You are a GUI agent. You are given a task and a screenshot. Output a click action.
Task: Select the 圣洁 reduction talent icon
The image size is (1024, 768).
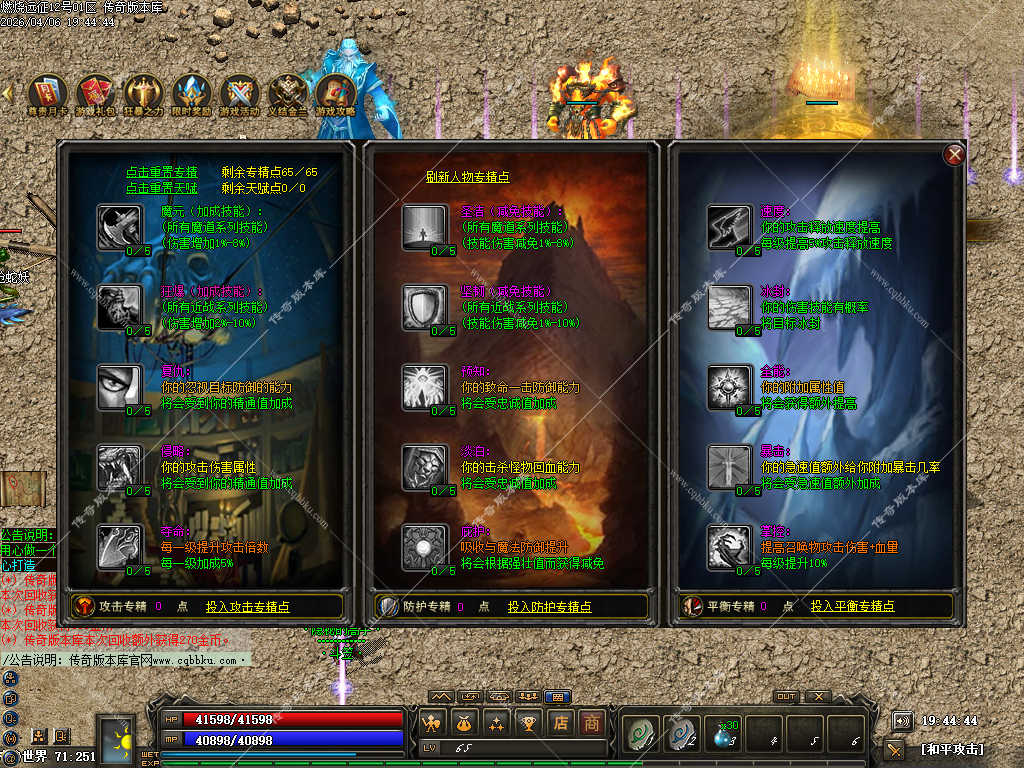425,226
